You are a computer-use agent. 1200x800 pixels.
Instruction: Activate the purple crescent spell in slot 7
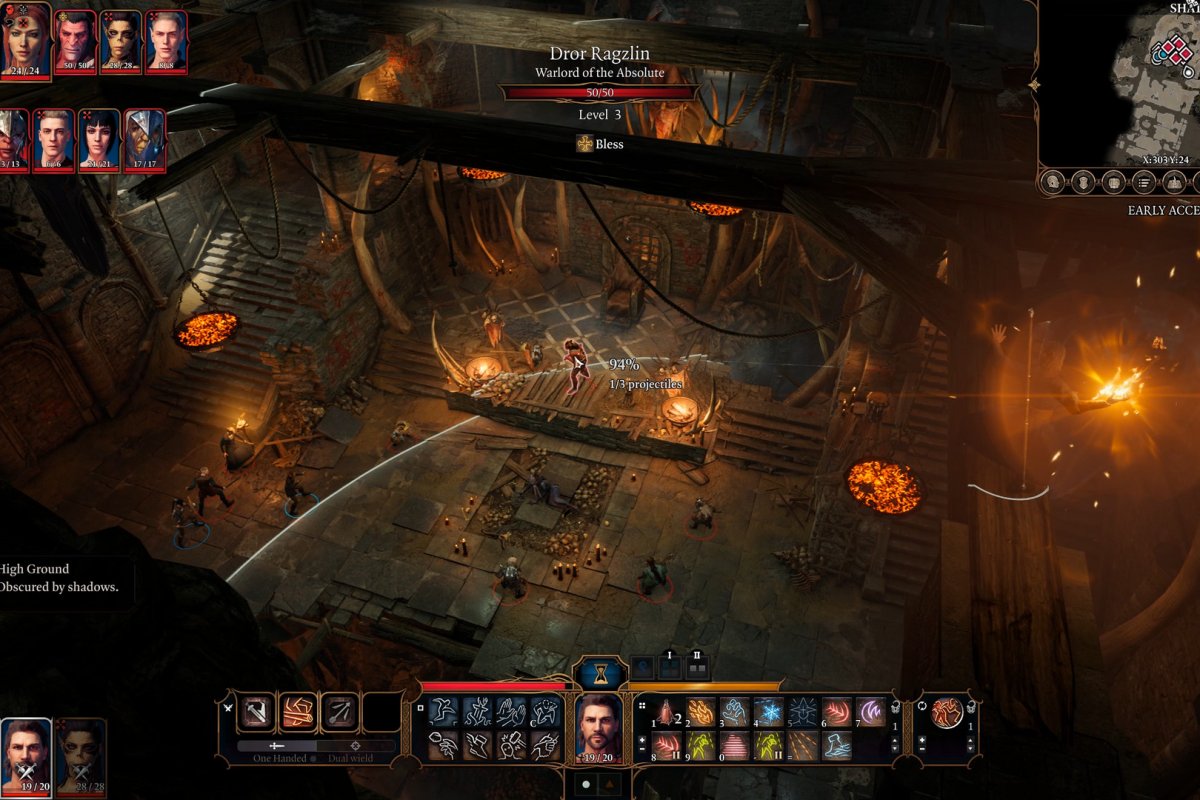(869, 711)
